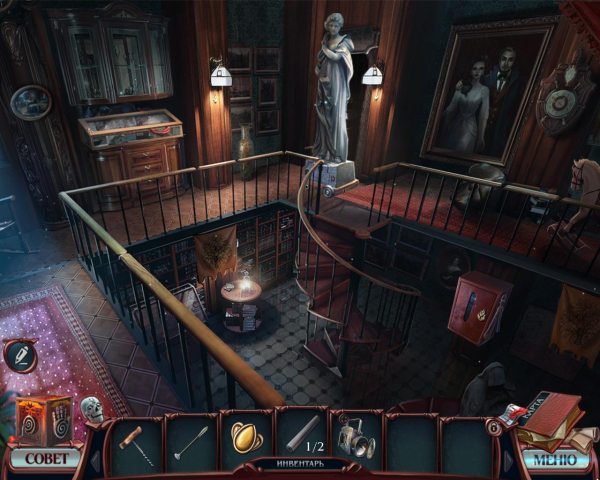This screenshot has width=600, height=480.
Task: Click the skull icon beside the hint box
Action: (x=92, y=409)
